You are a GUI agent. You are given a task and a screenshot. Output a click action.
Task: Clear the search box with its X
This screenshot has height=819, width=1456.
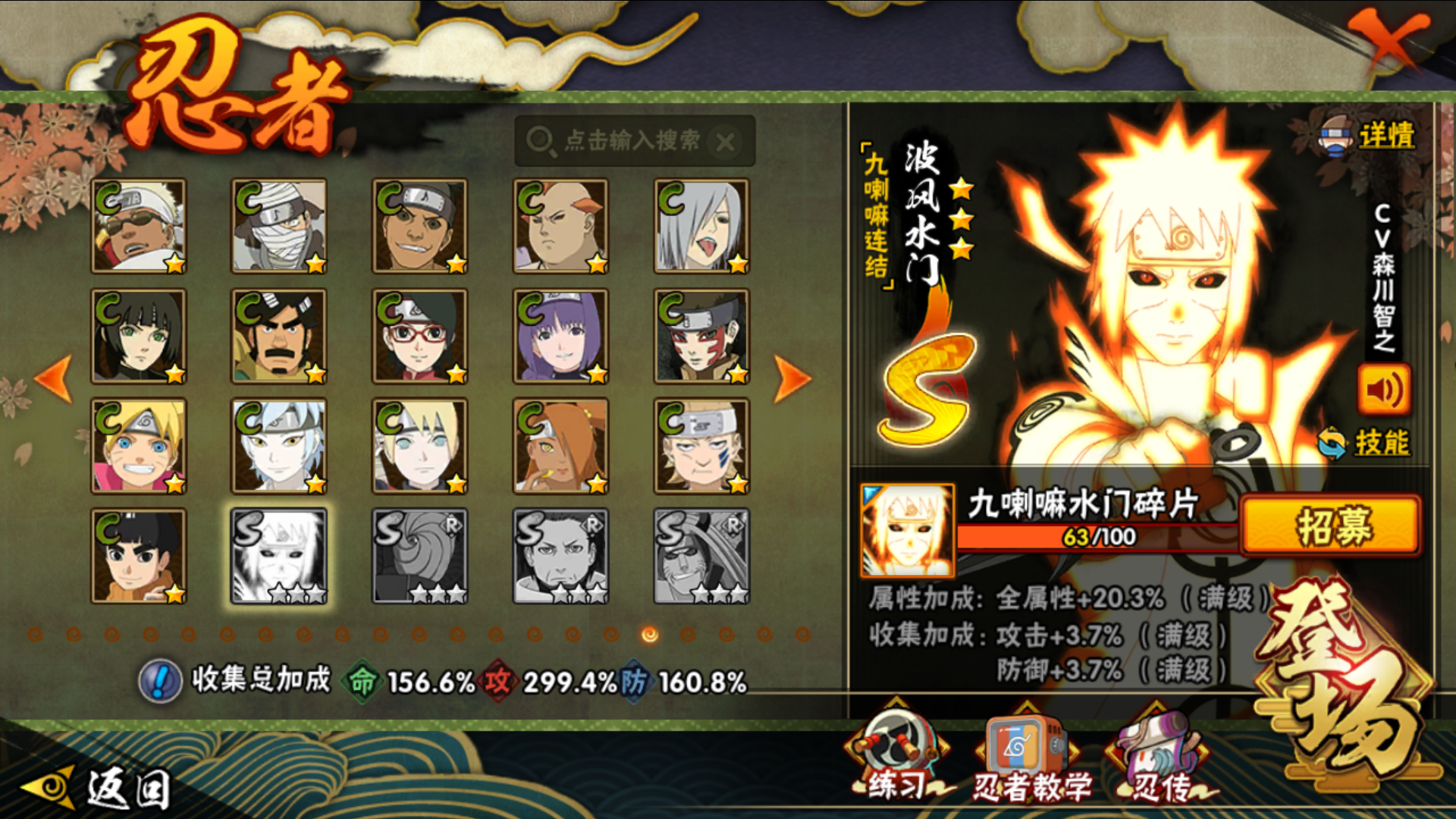click(x=725, y=142)
